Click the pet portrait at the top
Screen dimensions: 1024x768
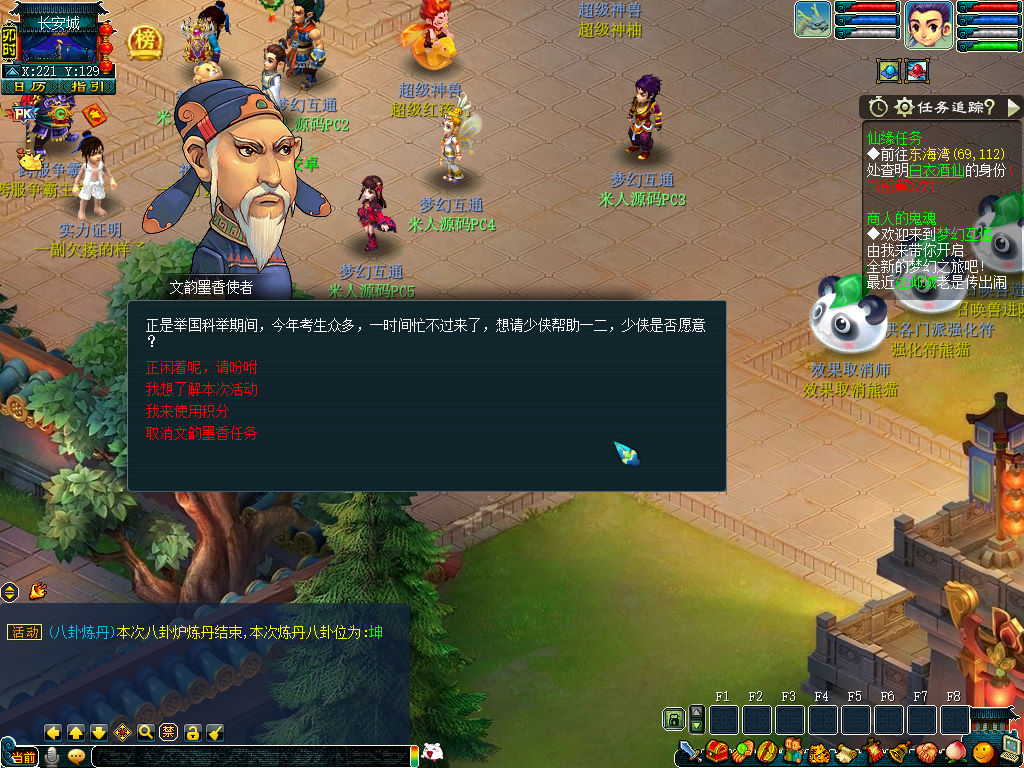point(813,20)
